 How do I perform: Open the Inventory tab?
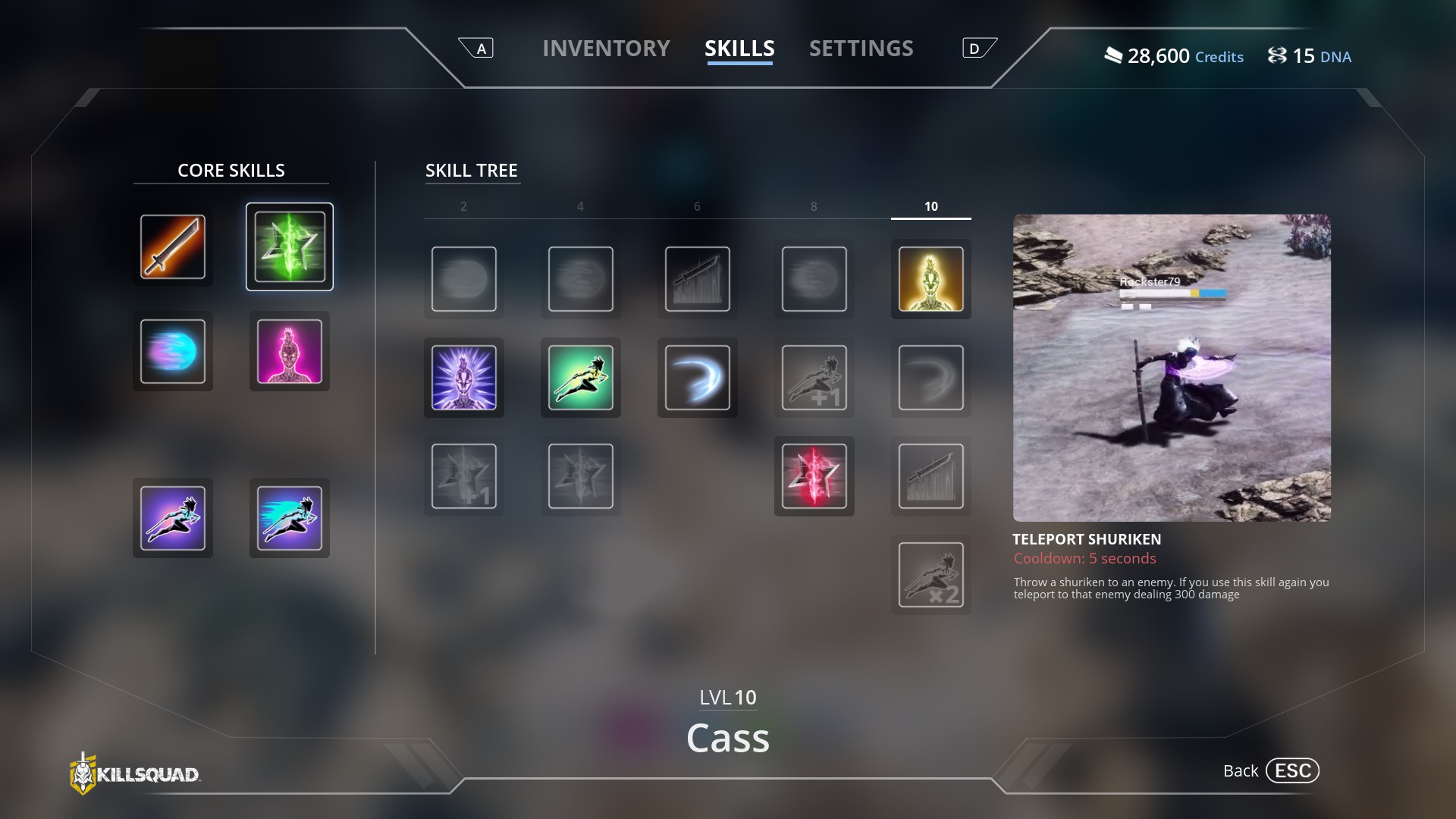pyautogui.click(x=606, y=49)
